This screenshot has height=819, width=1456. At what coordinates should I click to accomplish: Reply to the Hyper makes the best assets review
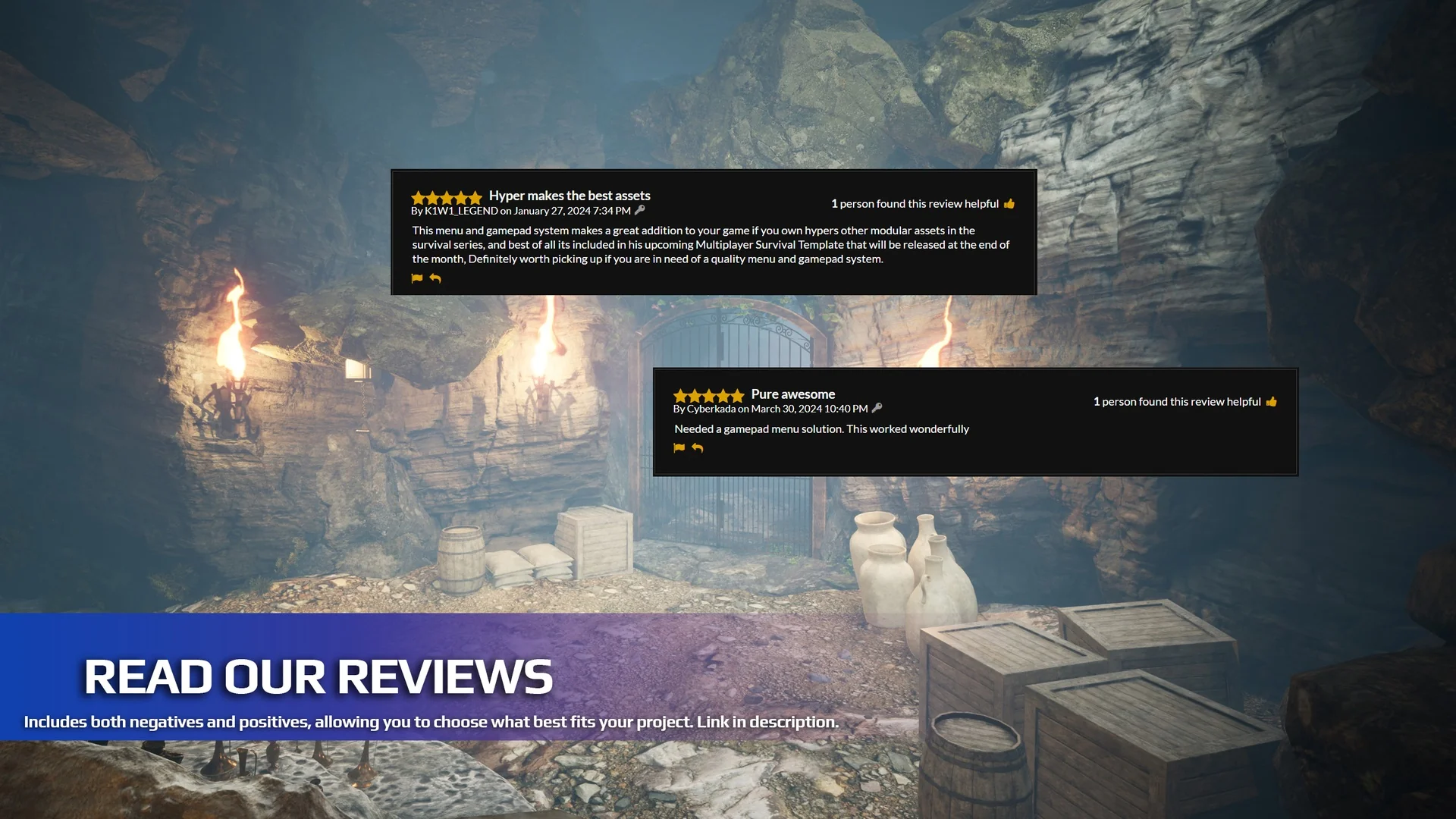point(435,278)
